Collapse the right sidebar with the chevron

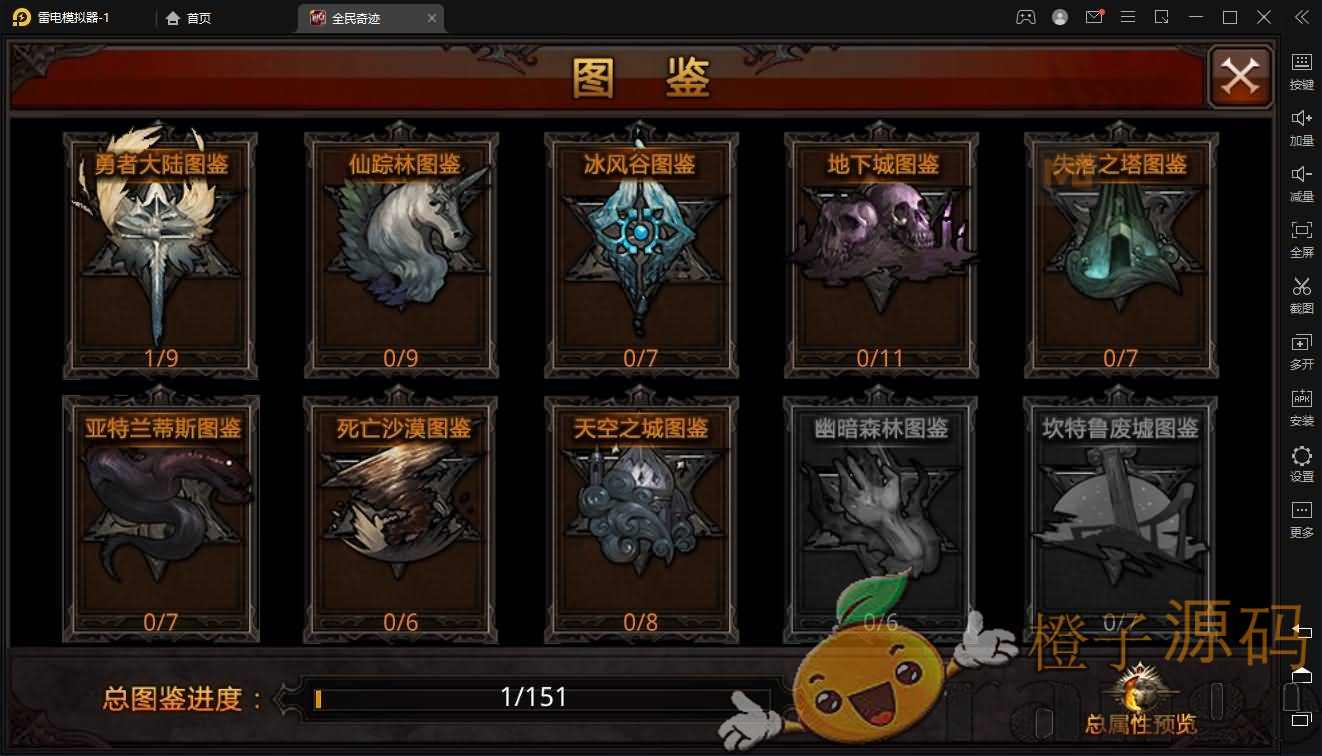click(x=1302, y=16)
